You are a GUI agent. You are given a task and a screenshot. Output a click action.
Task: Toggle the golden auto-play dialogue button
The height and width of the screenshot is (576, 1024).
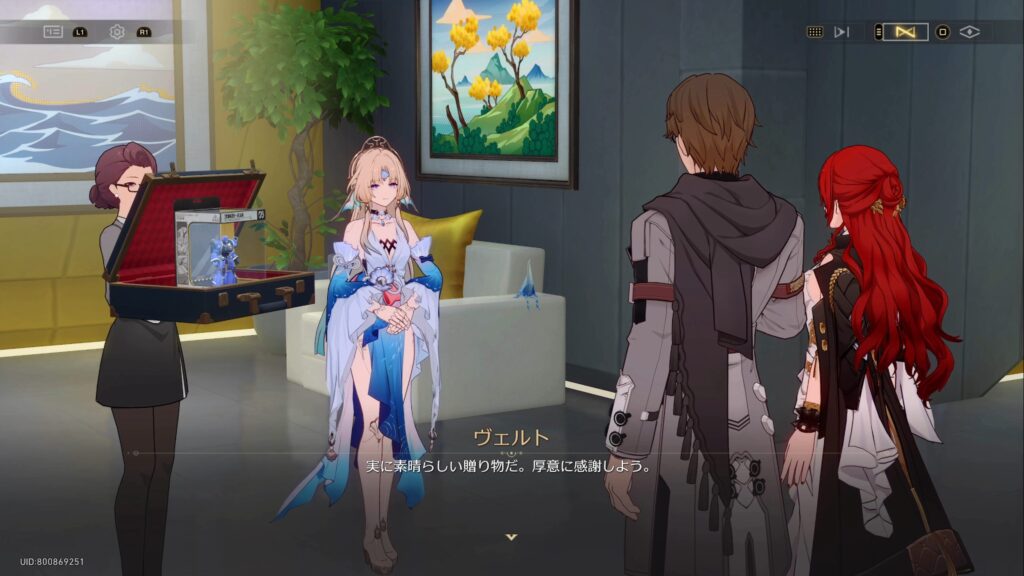[906, 32]
